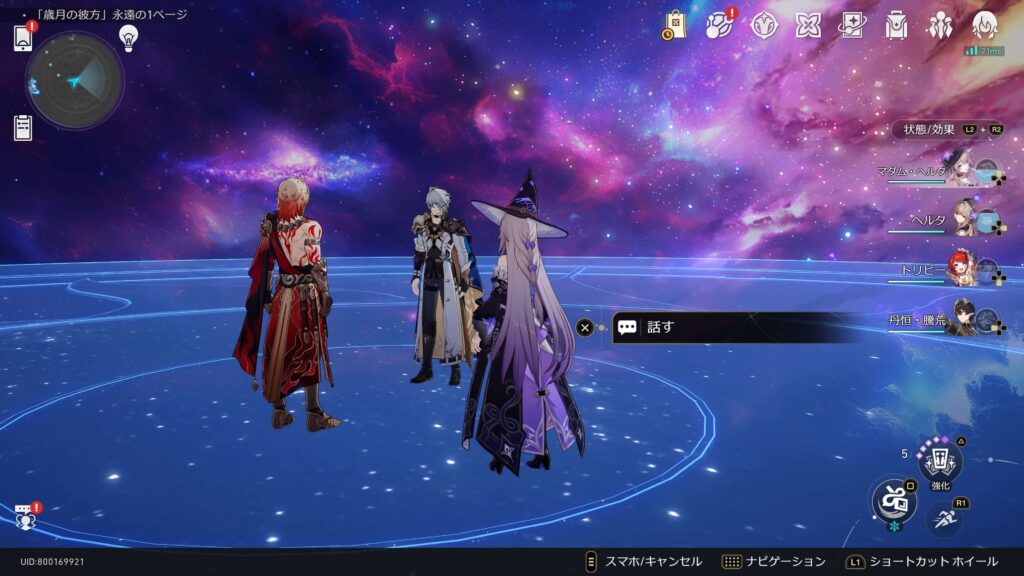Click the lightbulb hint icon
1024x576 pixels.
(128, 37)
